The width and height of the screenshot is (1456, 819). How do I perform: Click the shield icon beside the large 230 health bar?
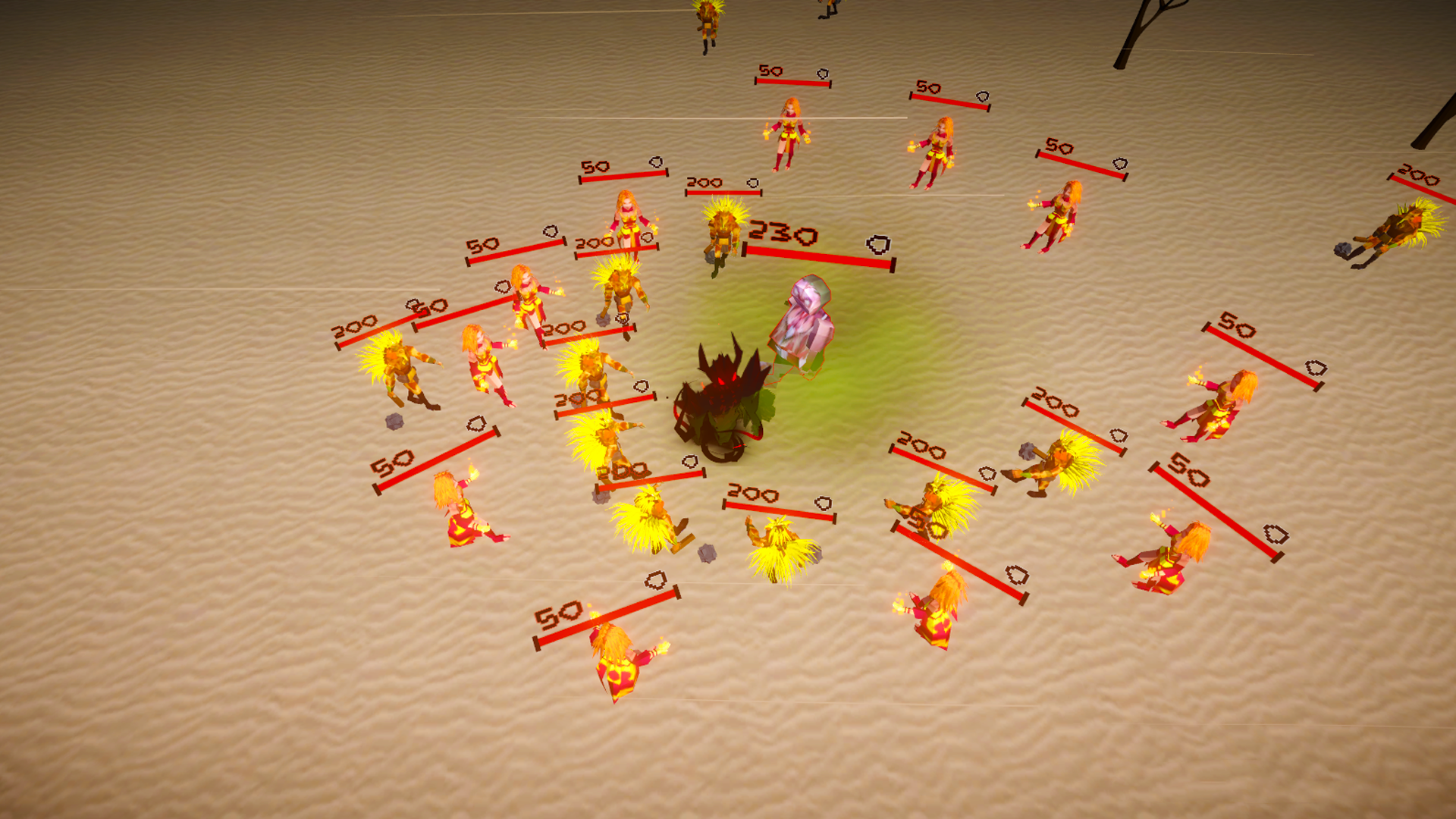click(874, 244)
